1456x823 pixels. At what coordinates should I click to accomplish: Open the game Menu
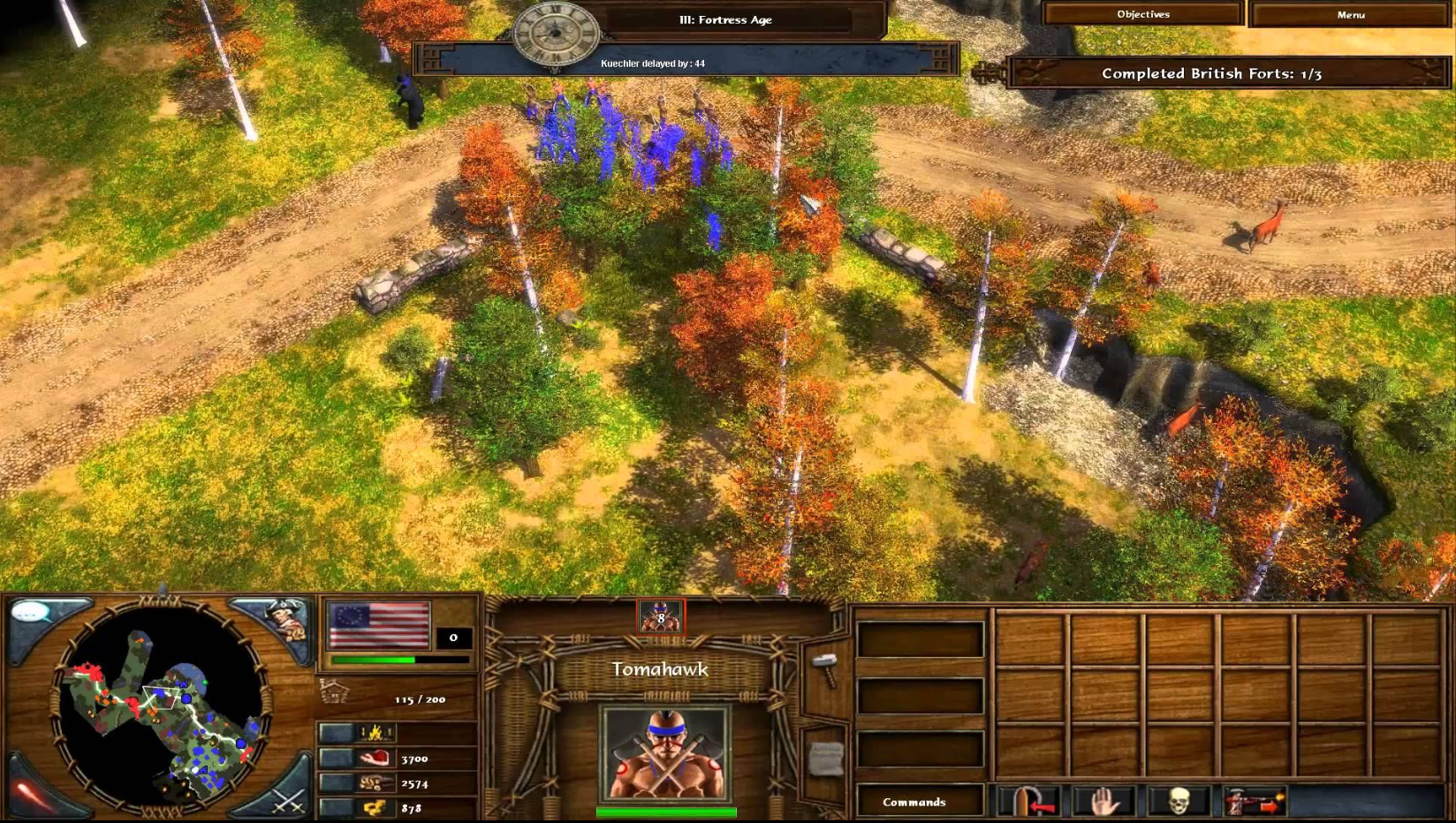click(1352, 14)
